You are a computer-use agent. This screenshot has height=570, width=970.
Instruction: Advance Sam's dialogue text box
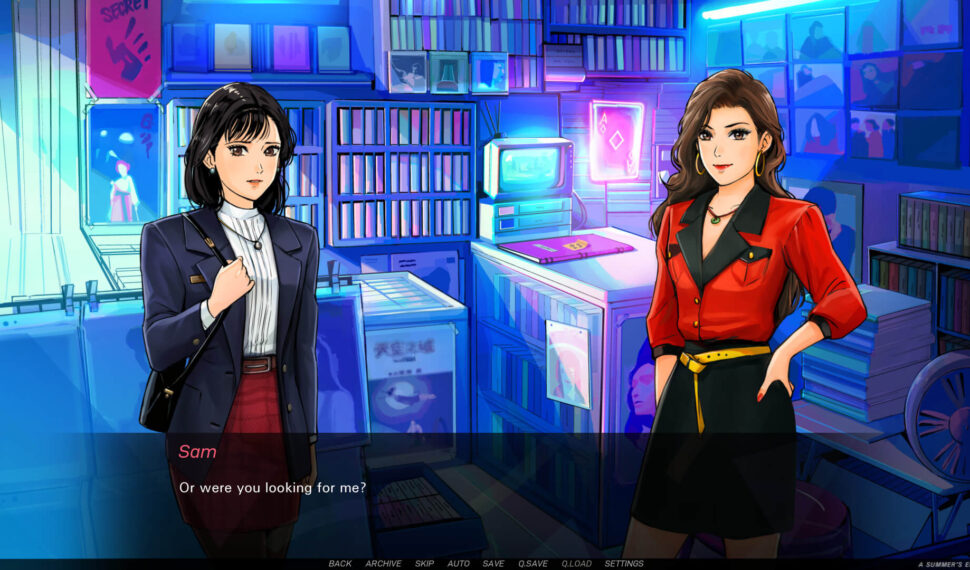(485, 495)
